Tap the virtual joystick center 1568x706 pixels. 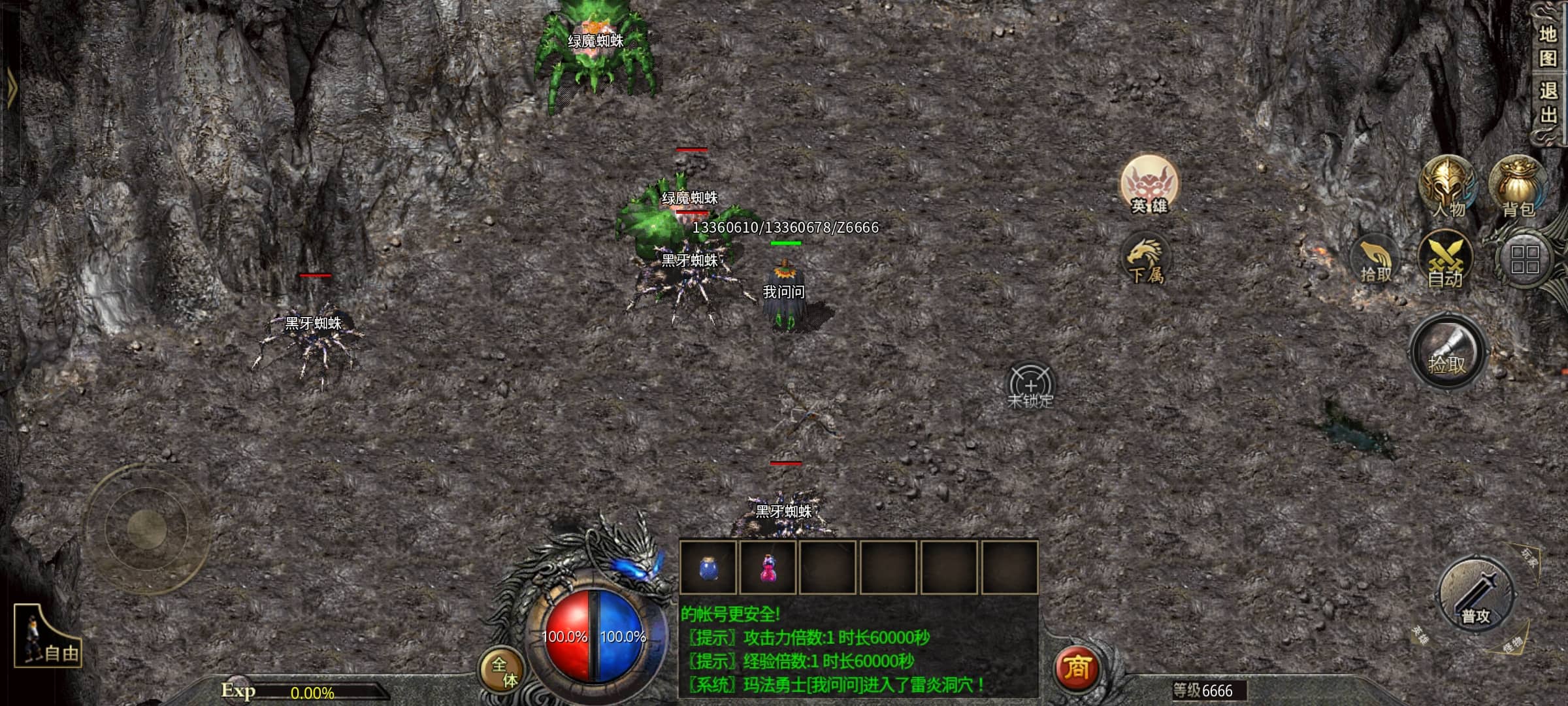pyautogui.click(x=147, y=528)
